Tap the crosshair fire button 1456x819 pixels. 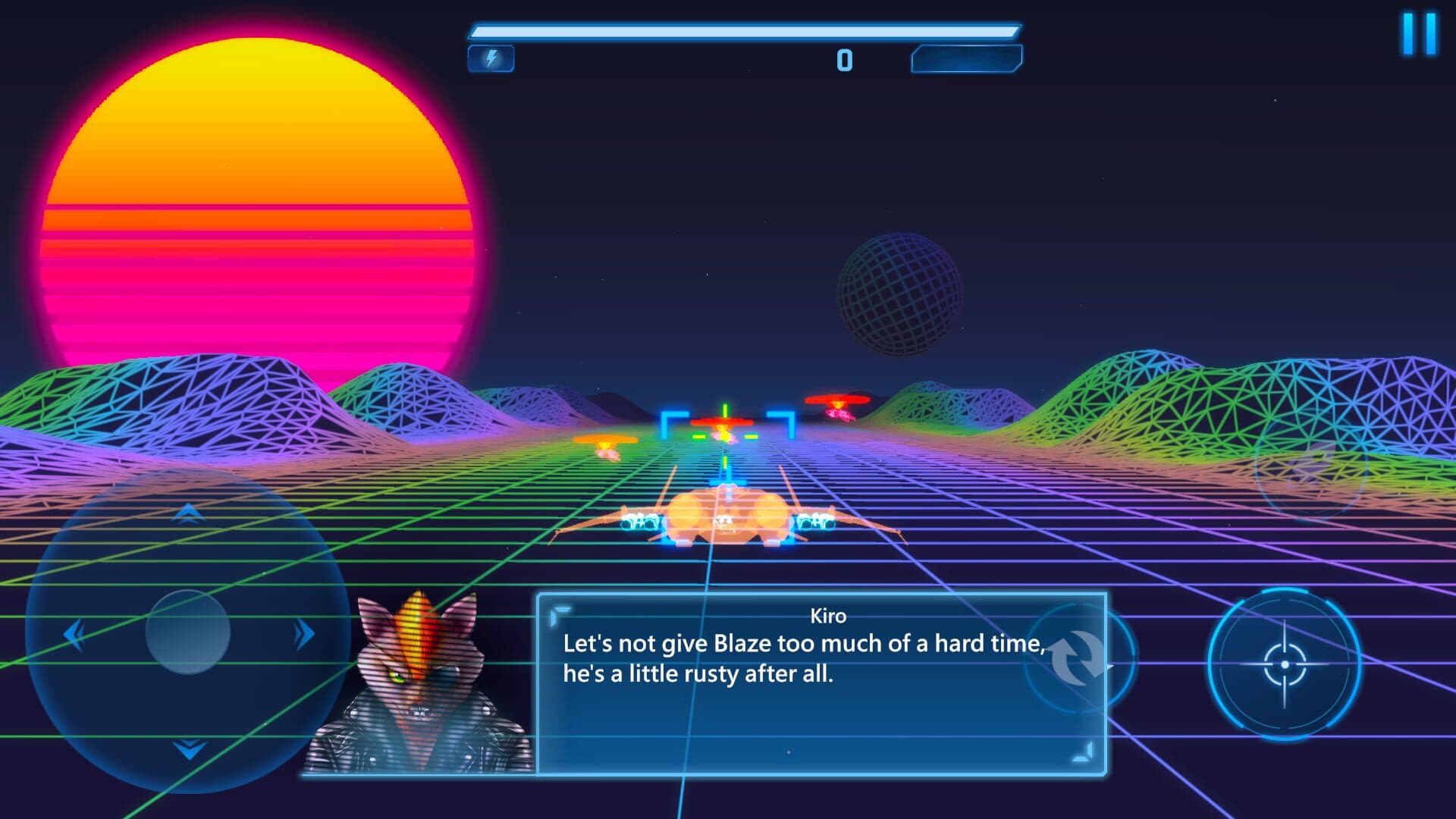click(x=1284, y=664)
